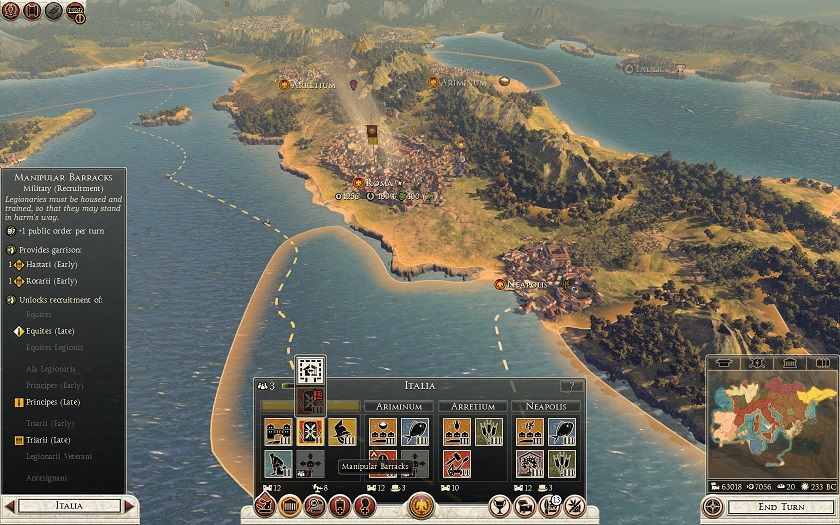840x525 pixels.
Task: Open the temple building icon on bottom bar
Action: point(289,505)
